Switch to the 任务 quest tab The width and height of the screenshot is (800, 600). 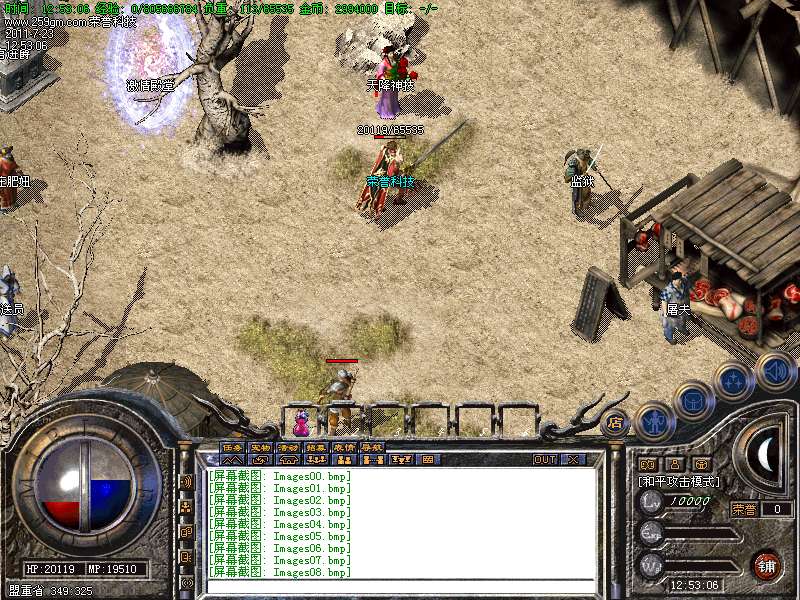(x=232, y=447)
